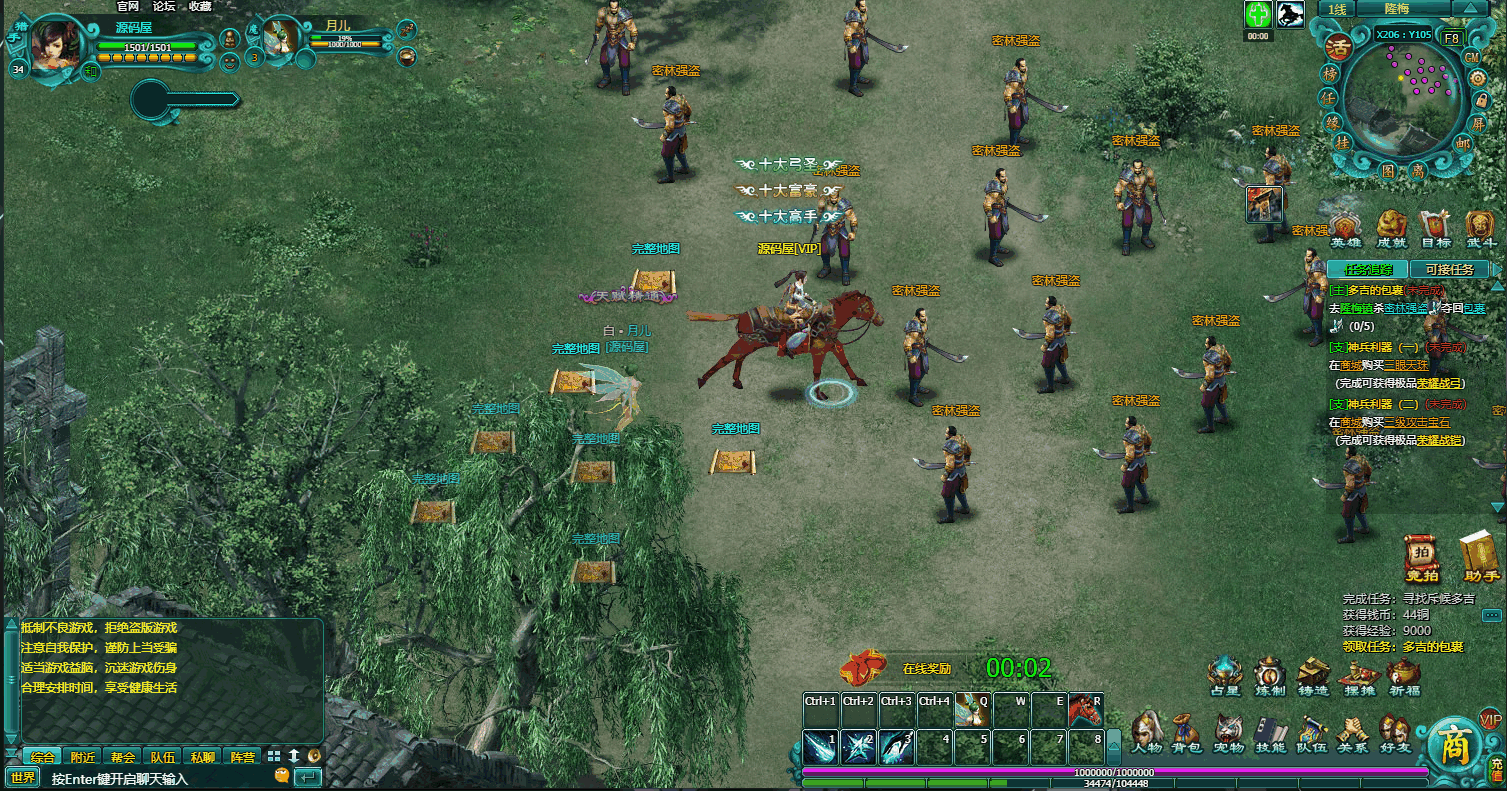This screenshot has height=791, width=1507.
Task: Switch to the 可接任务 available quests tab
Action: (1449, 269)
